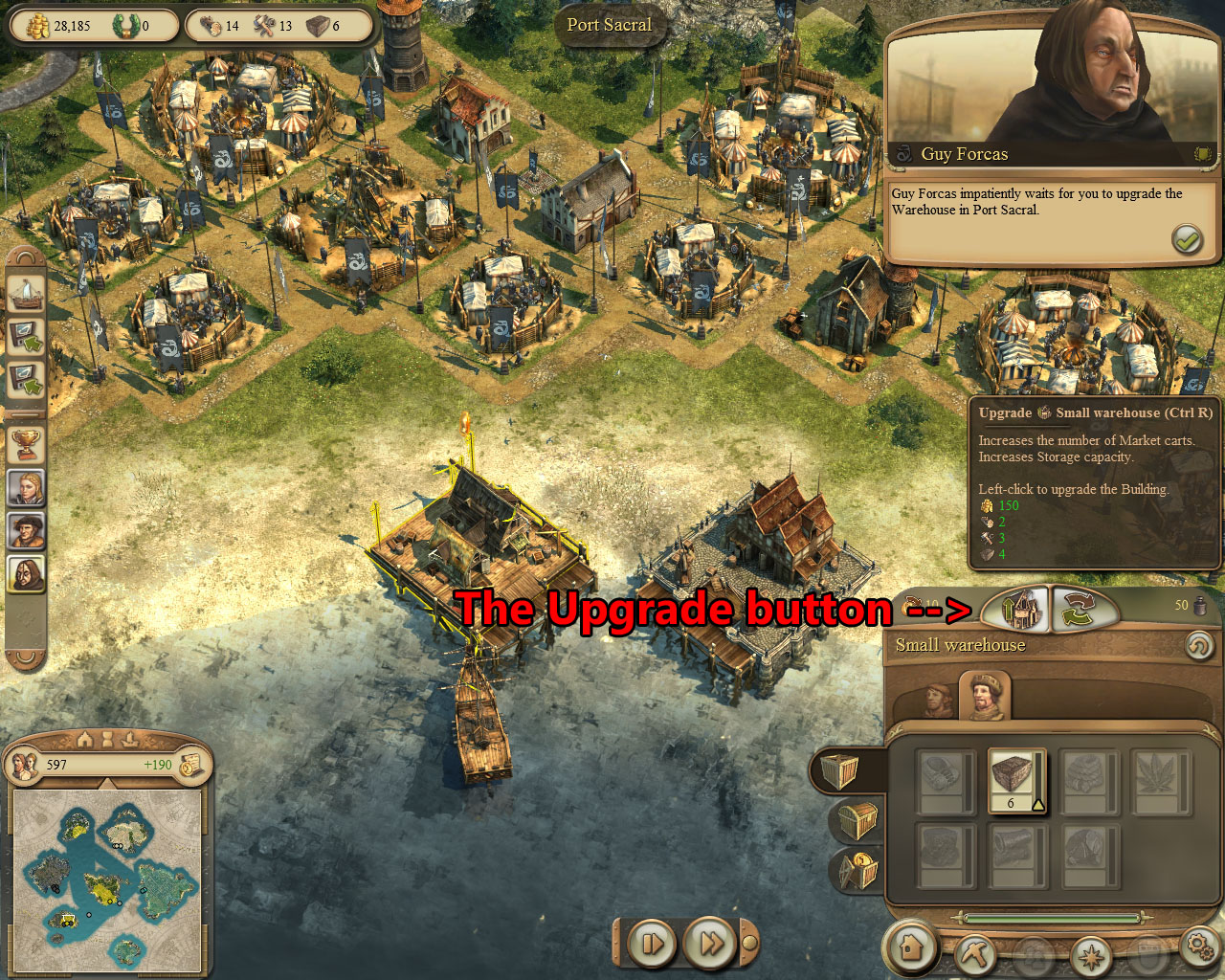
Task: Click the fast-forward game speed button
Action: (x=710, y=945)
